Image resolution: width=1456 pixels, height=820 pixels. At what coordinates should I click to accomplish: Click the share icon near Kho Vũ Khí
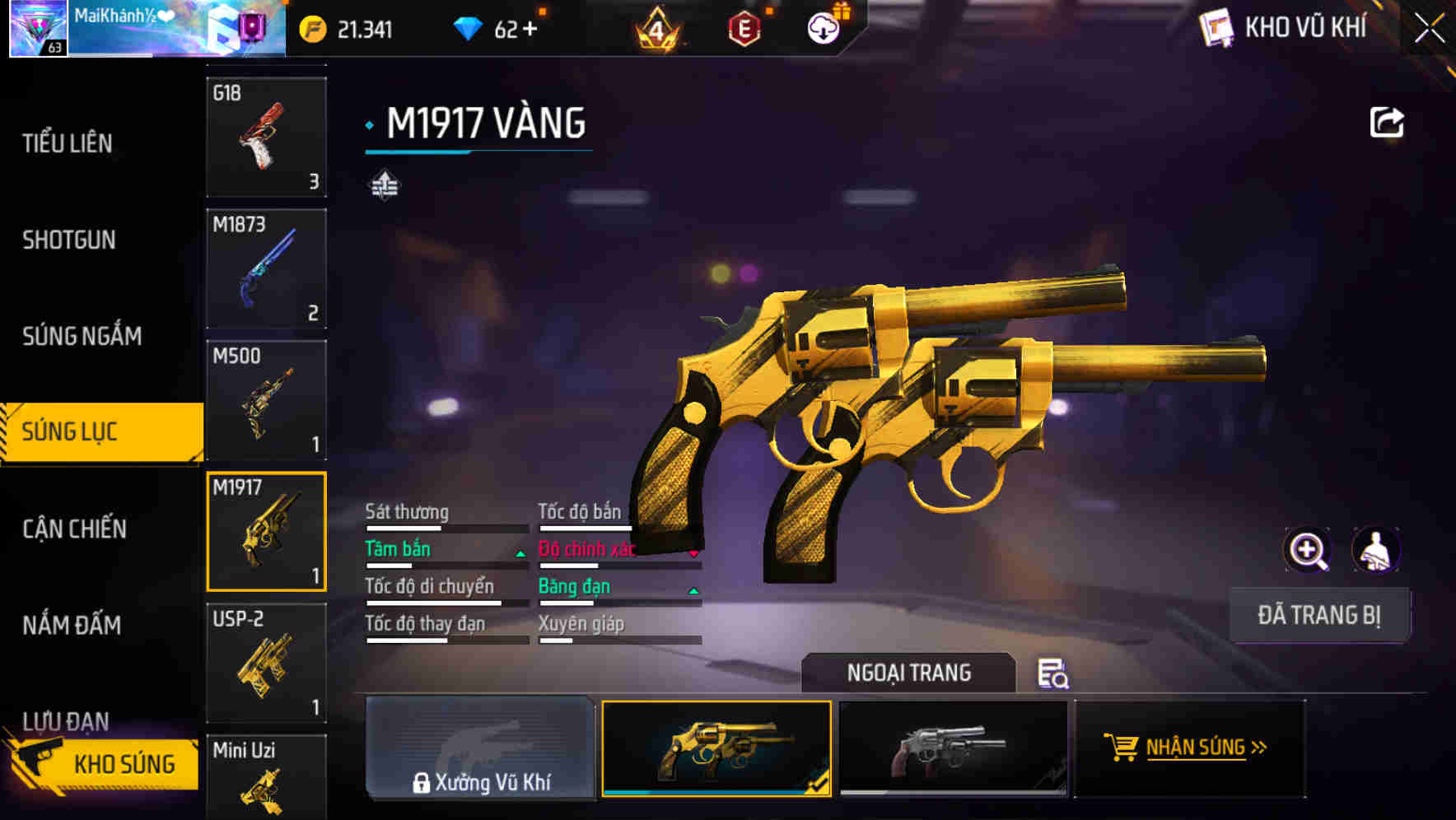click(1387, 121)
